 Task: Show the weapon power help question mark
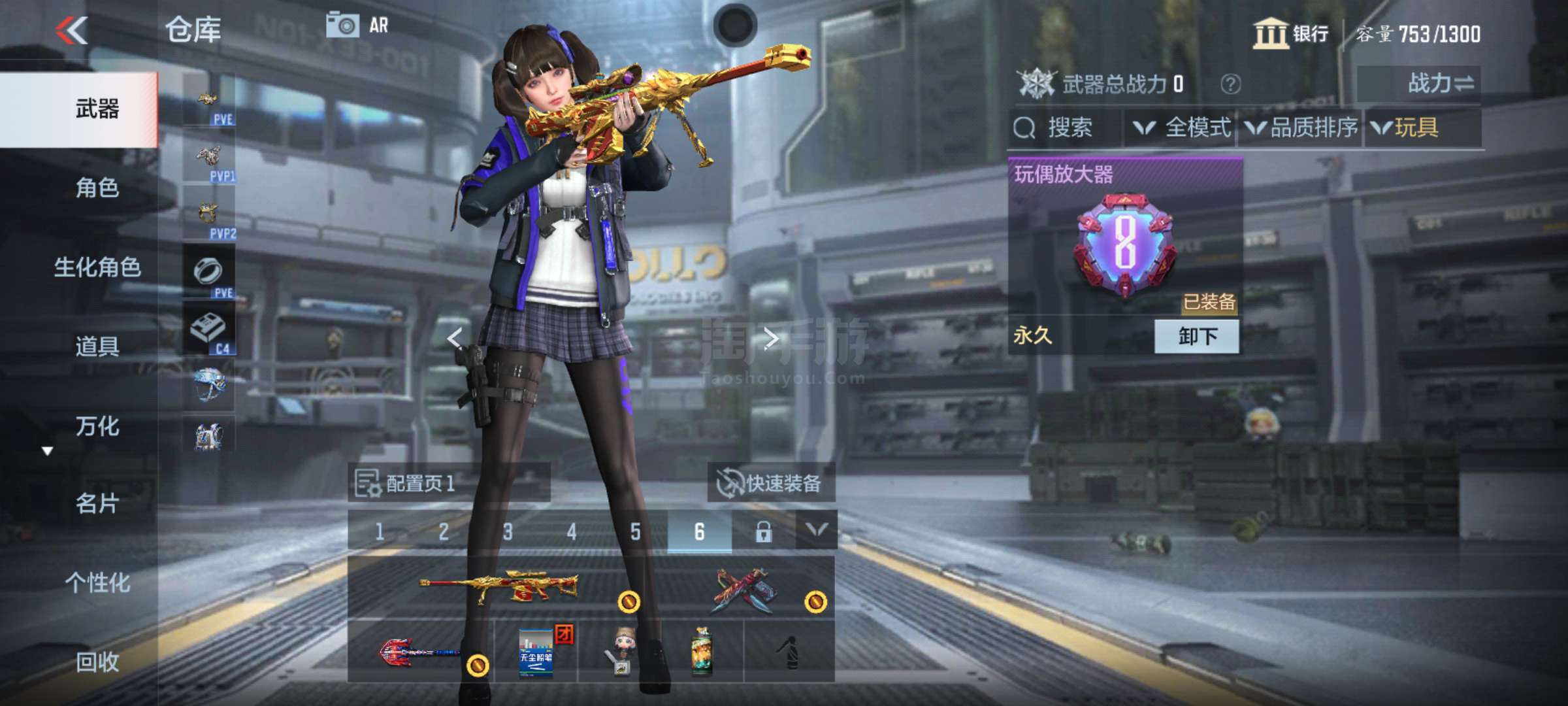(x=1230, y=84)
